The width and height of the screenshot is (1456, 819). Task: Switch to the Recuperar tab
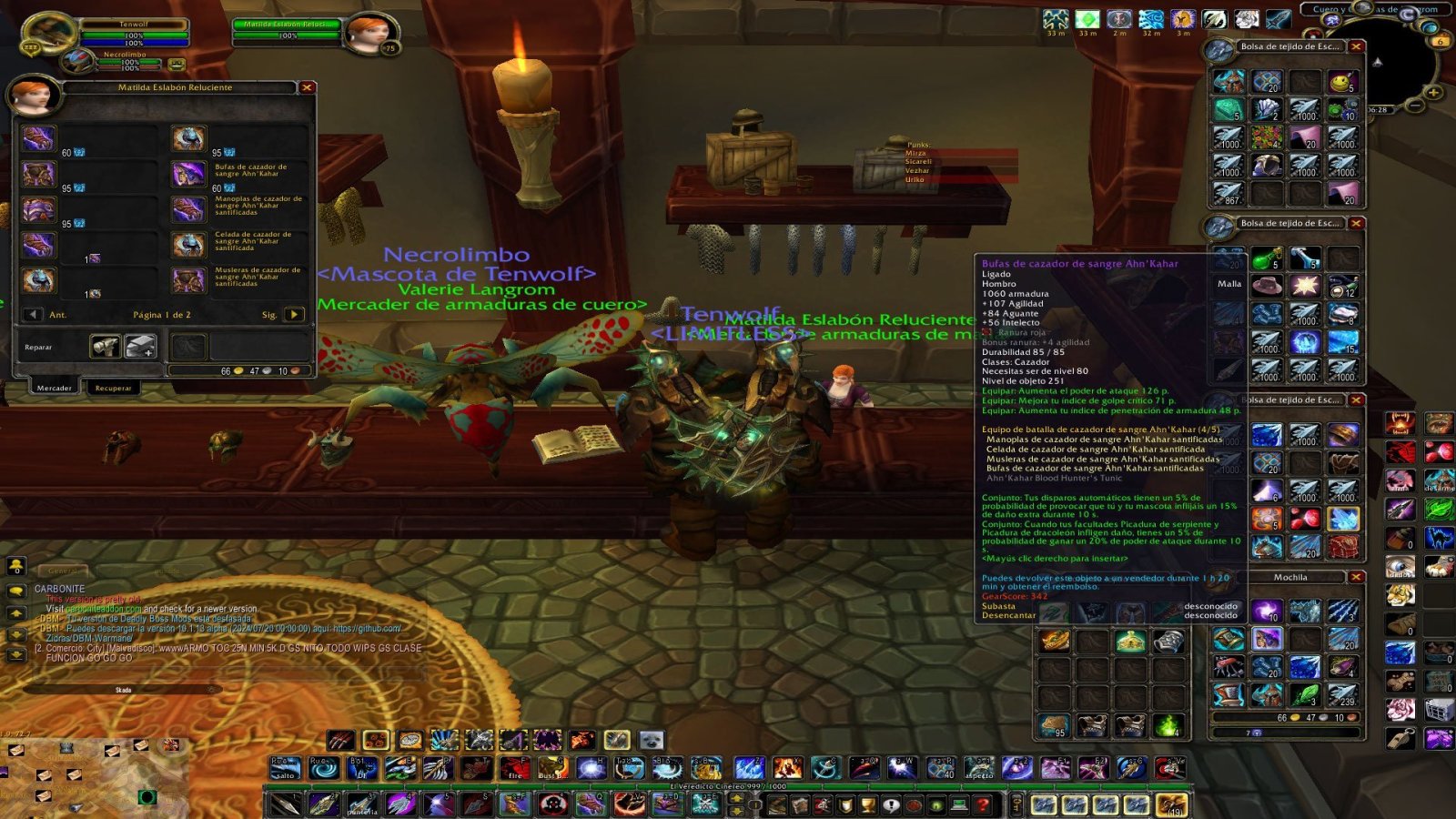(113, 388)
